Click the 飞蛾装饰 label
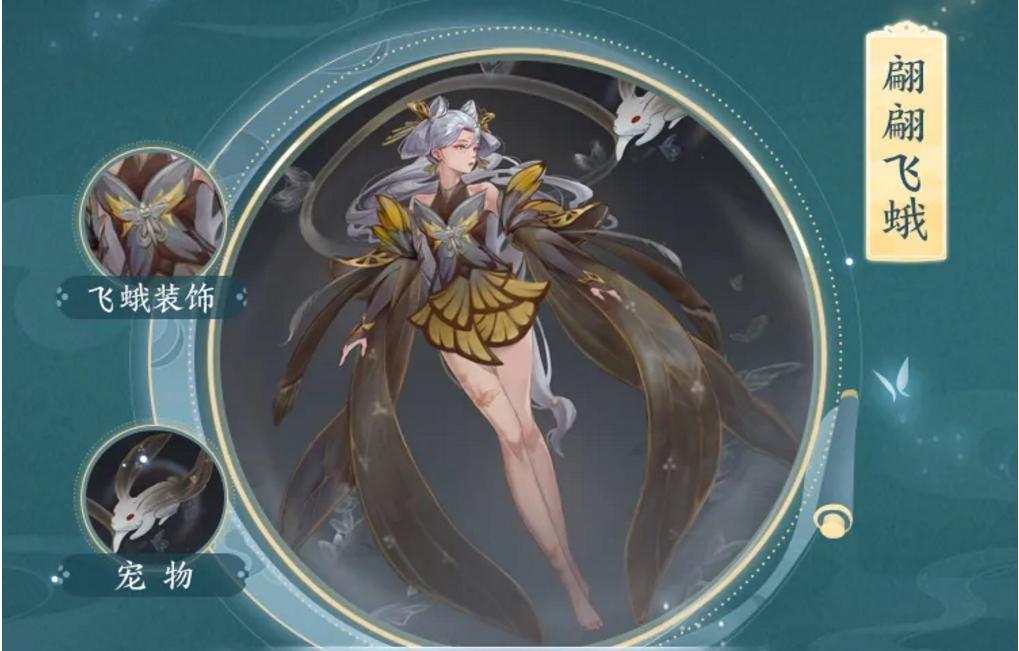 [x=155, y=298]
